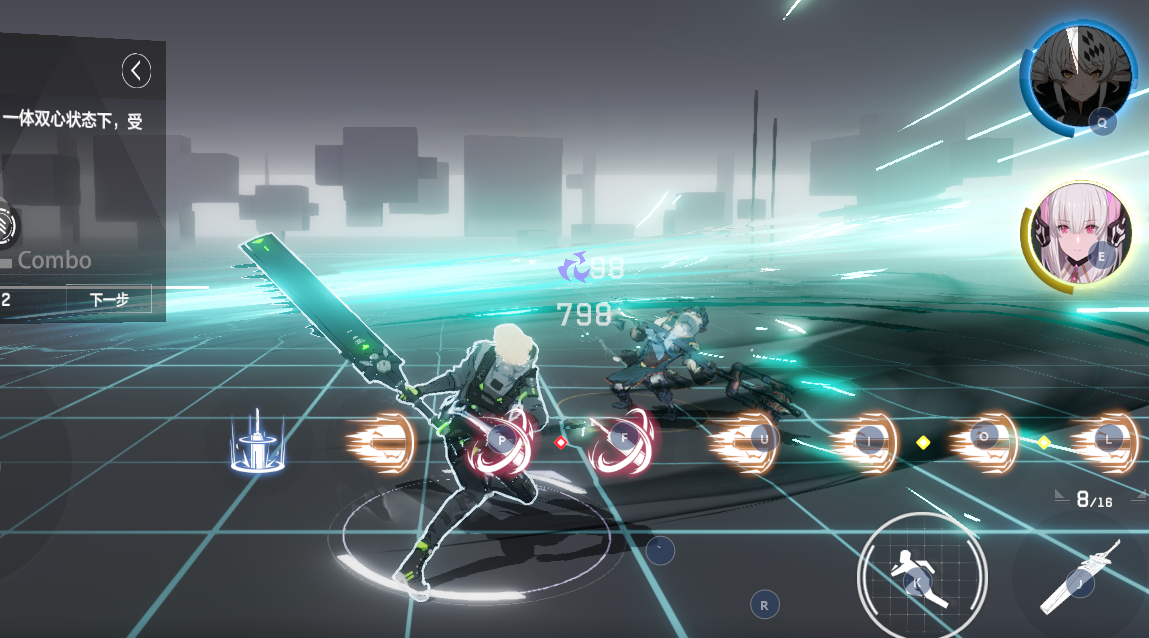The height and width of the screenshot is (638, 1149).
Task: Collapse the tutorial panel with the arrow button
Action: tap(137, 70)
